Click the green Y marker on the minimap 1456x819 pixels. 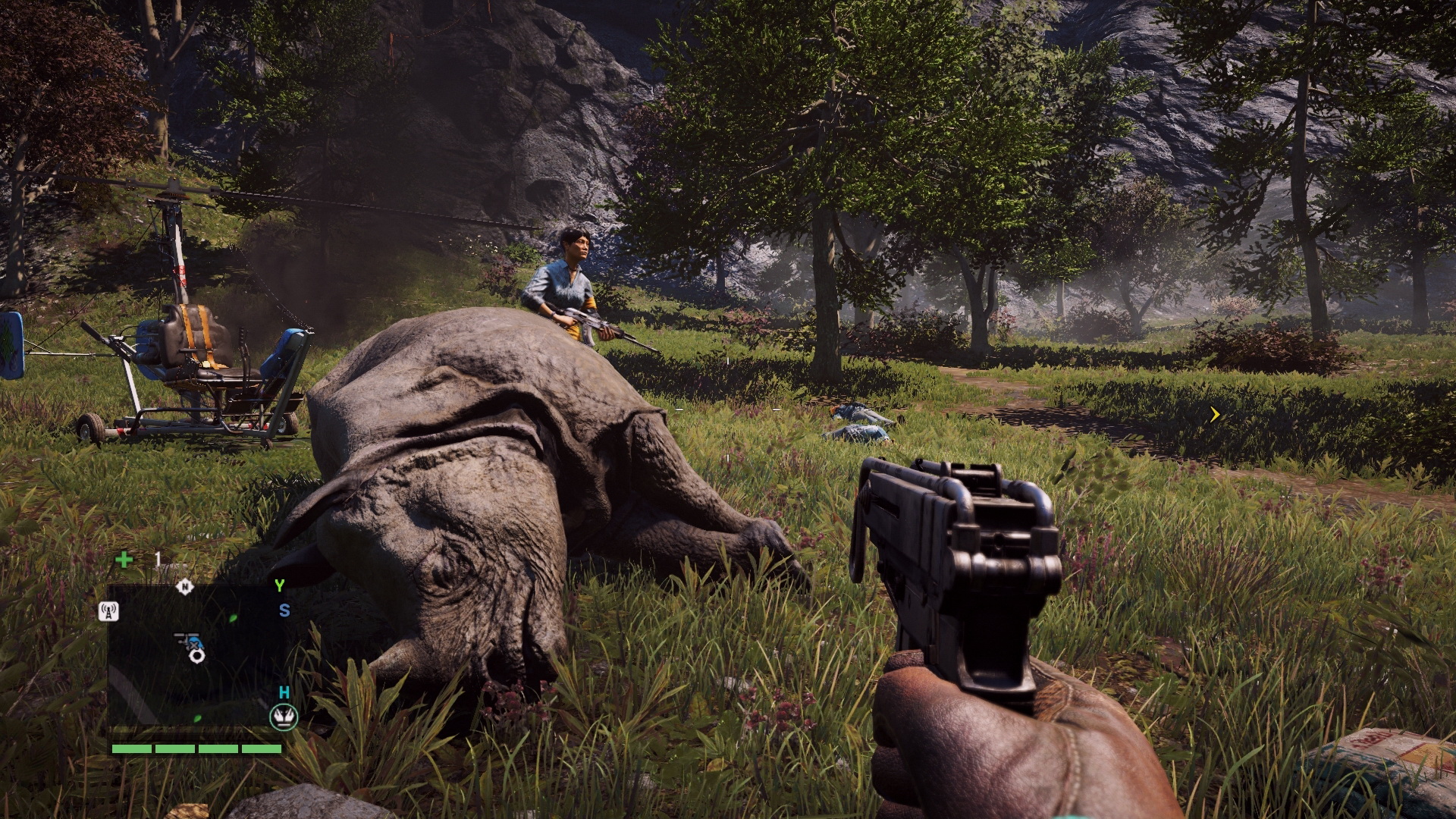279,585
